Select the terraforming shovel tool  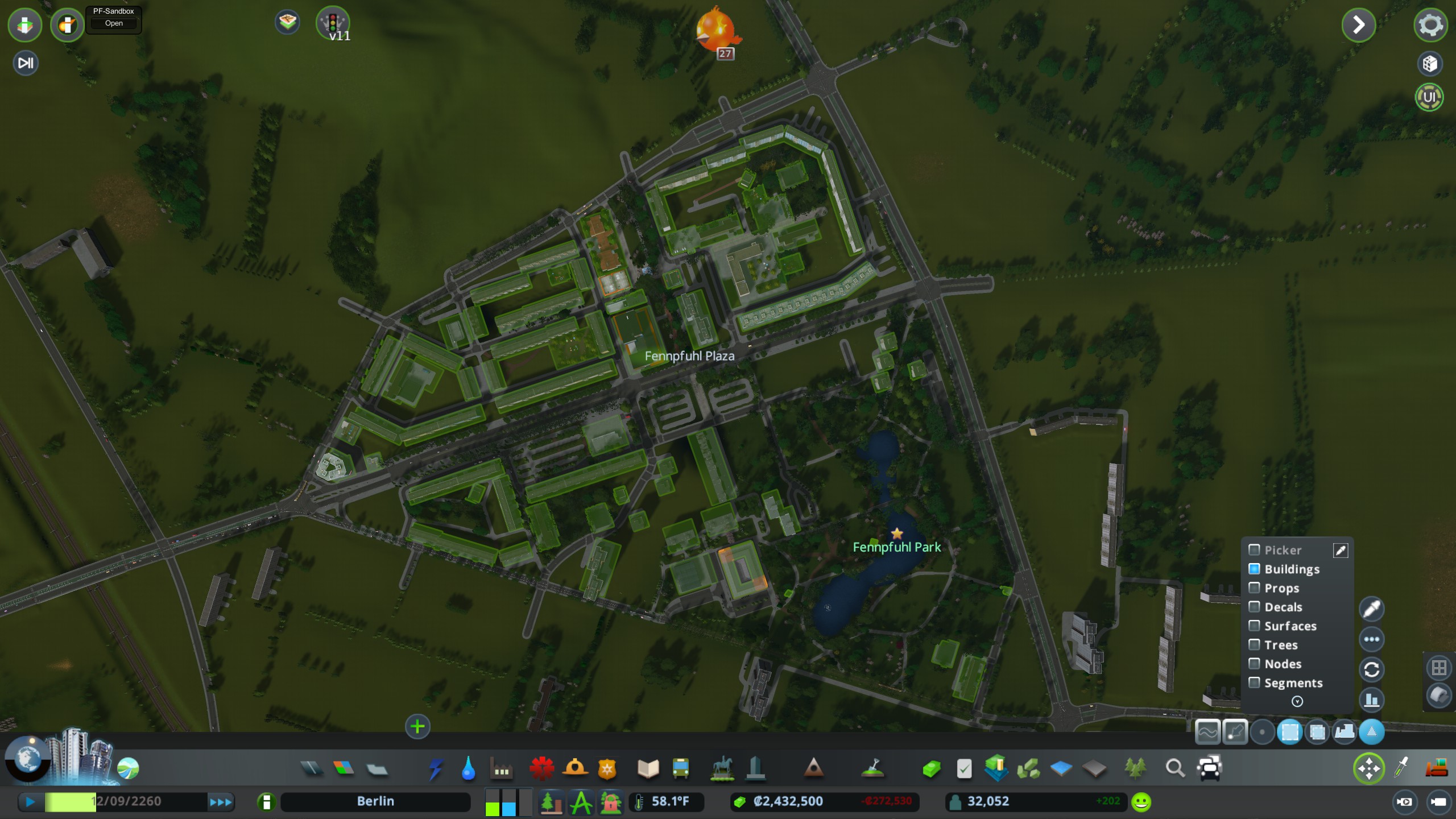click(872, 767)
